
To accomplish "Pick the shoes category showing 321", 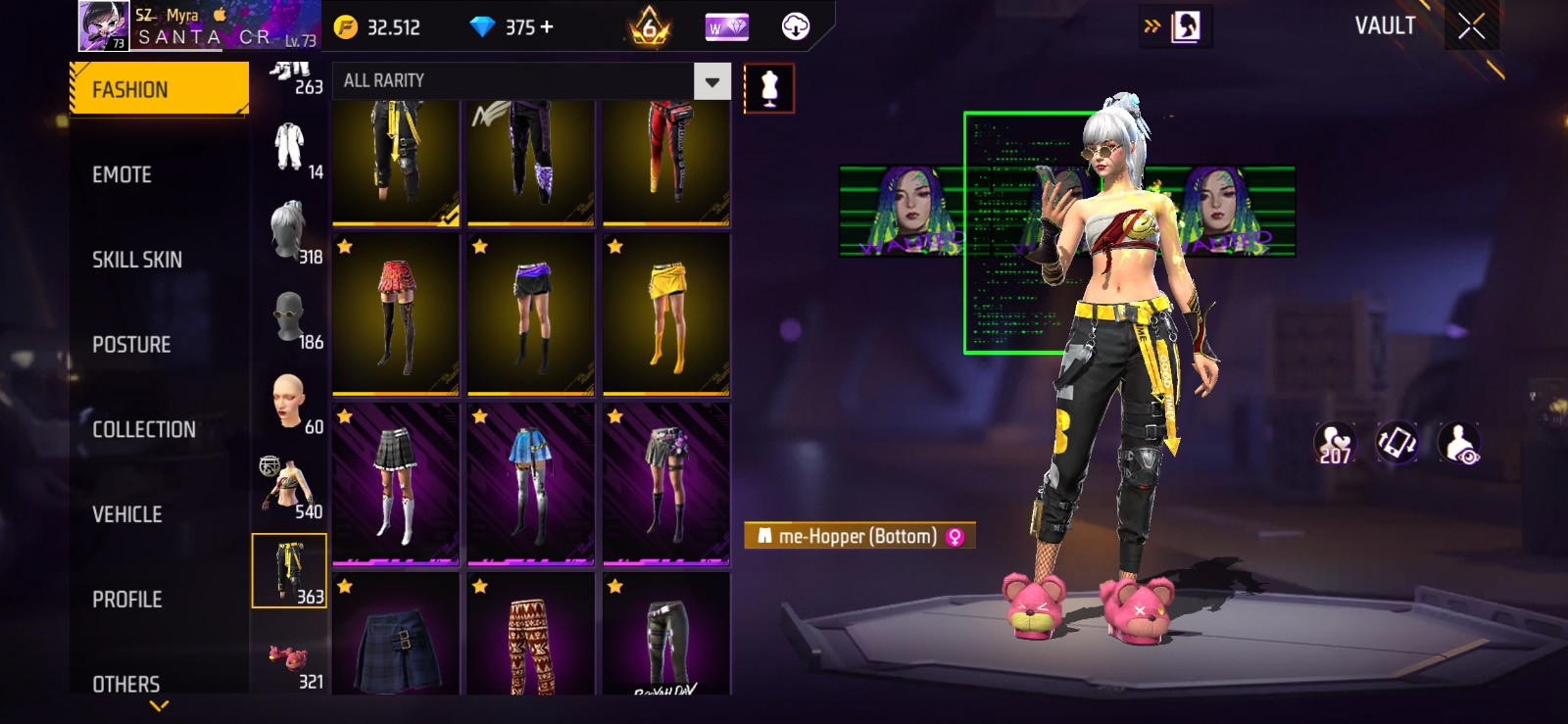I will pos(290,656).
